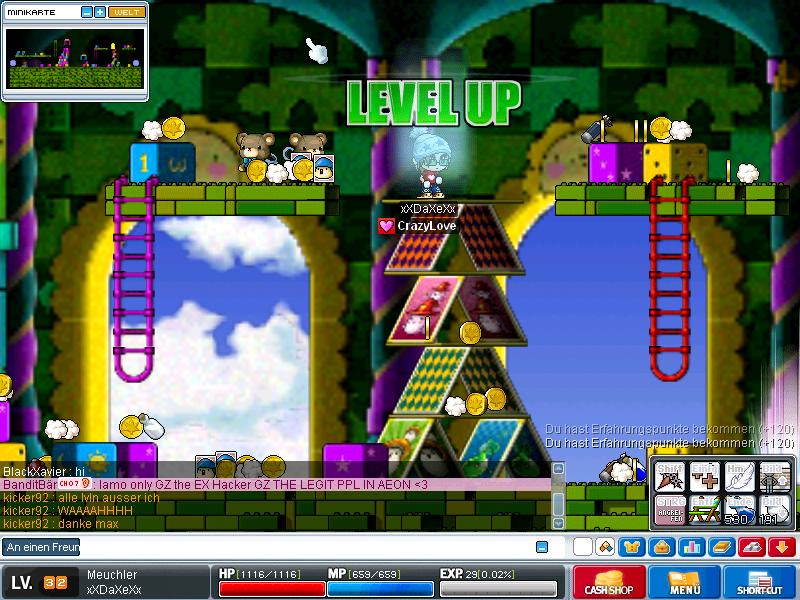800x600 pixels.
Task: Open the skill book icon
Action: pos(721,547)
